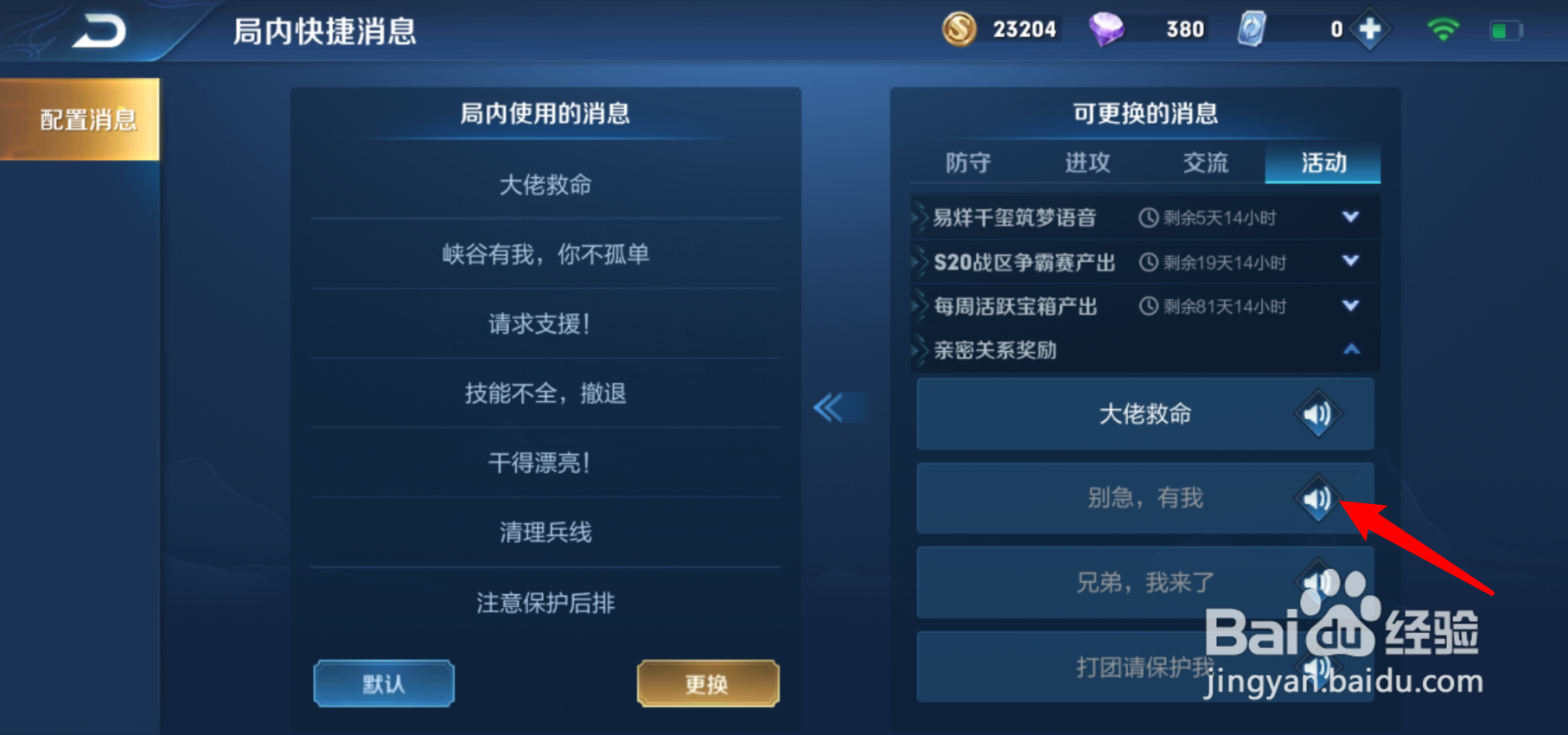The height and width of the screenshot is (735, 1568).
Task: Play the 大佬救命 voice preview
Action: (x=1316, y=413)
